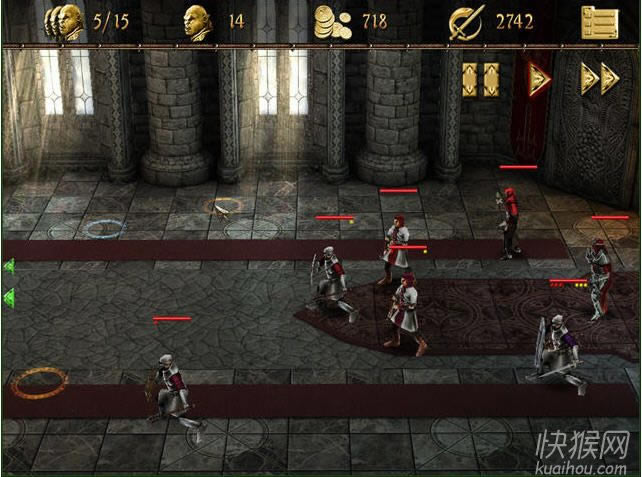
Task: Resume normal speed with the single-arrow button
Action: 539,80
